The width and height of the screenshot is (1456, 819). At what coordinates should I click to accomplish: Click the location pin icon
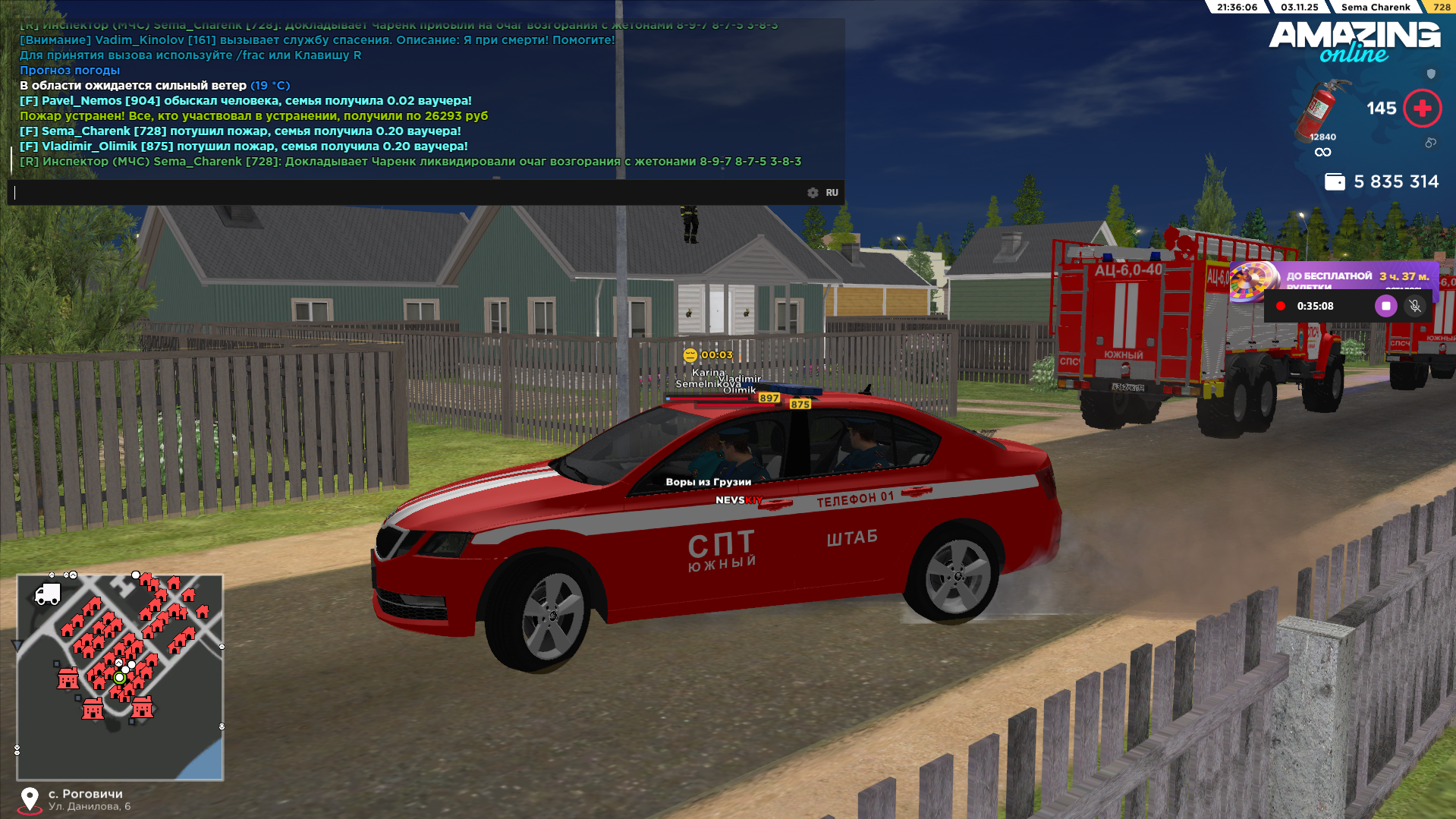(x=30, y=799)
